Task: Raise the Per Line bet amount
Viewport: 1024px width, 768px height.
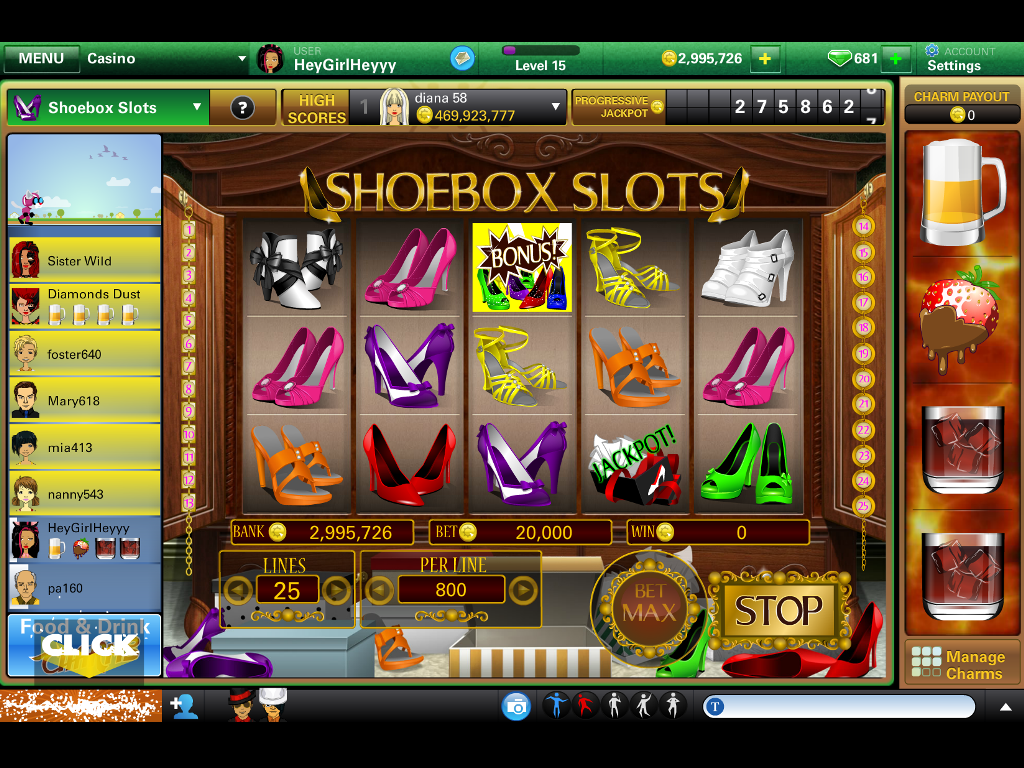Action: 523,590
